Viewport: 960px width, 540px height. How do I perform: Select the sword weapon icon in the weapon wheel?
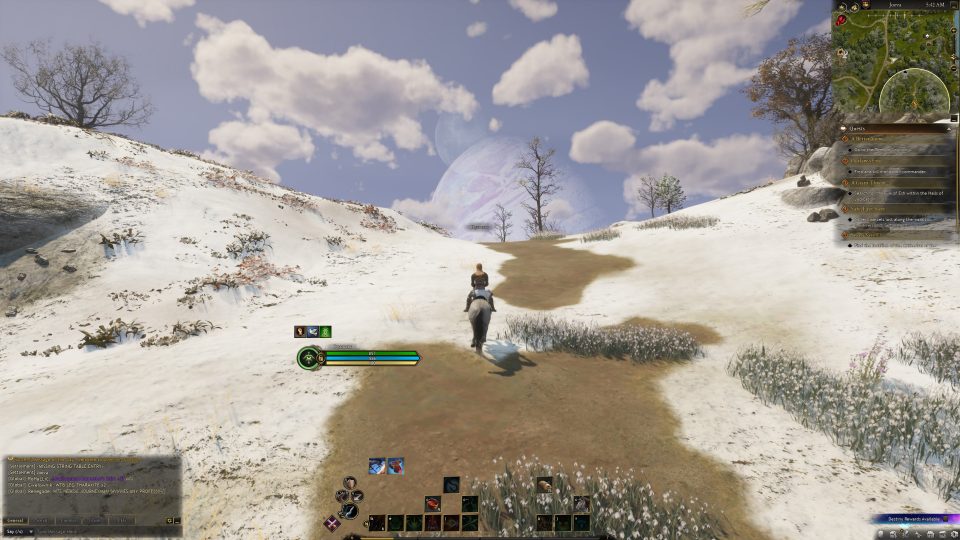[x=349, y=511]
